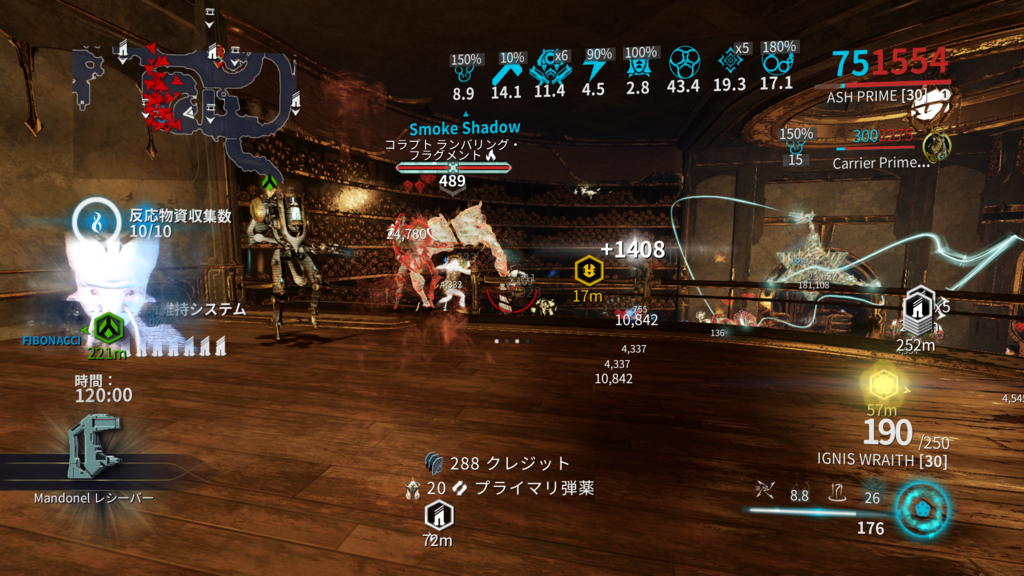The height and width of the screenshot is (576, 1024).
Task: Activate the shuriken ability icon
Action: 765,489
